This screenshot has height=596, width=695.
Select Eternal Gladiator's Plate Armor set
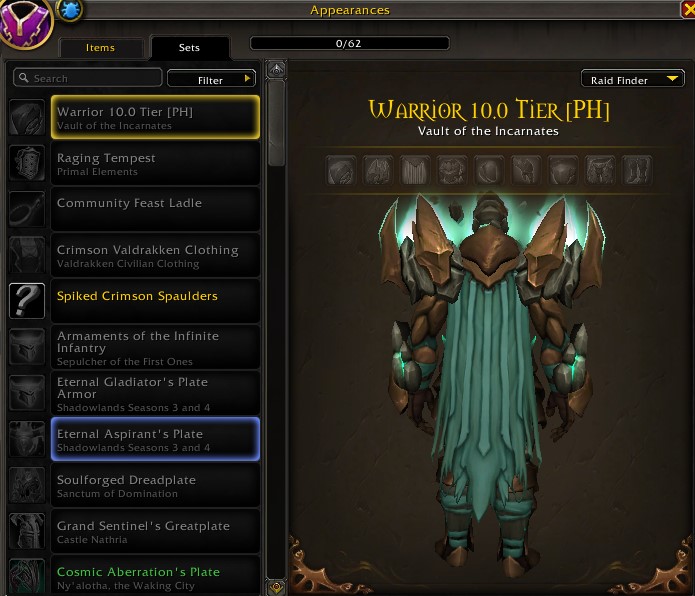coord(154,393)
